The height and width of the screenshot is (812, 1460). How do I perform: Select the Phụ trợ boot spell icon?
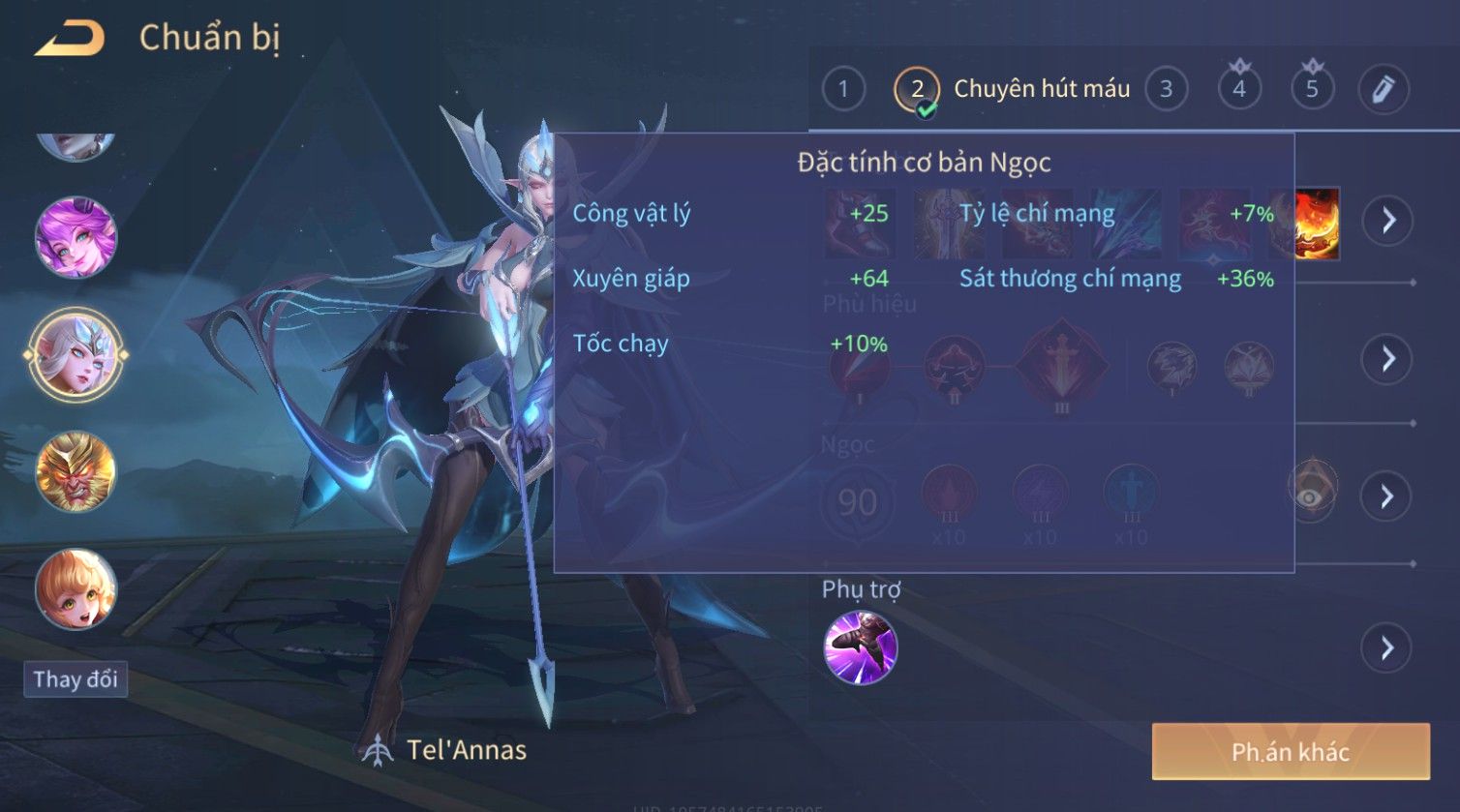[x=860, y=647]
